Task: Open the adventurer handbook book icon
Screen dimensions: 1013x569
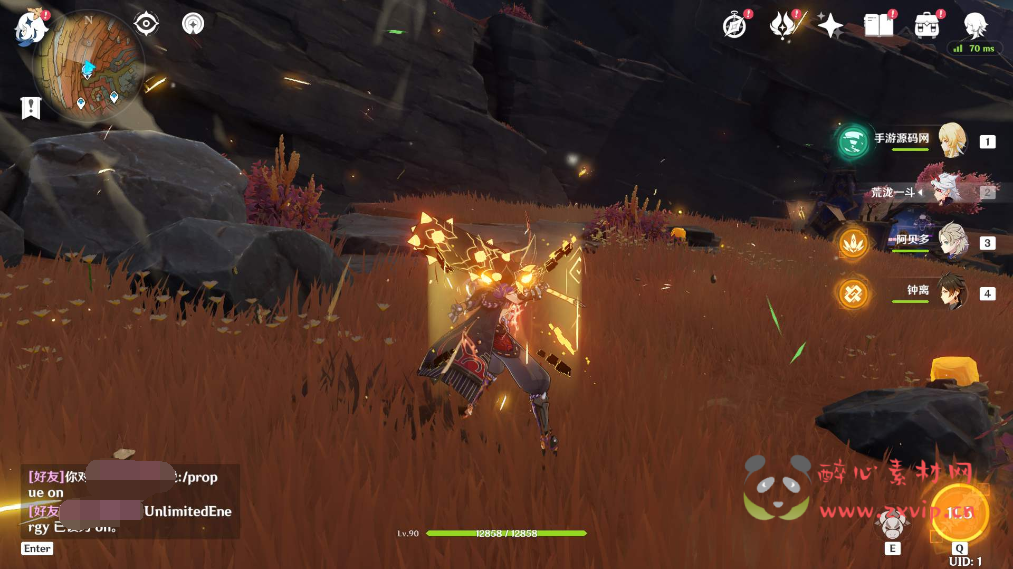Action: point(878,25)
